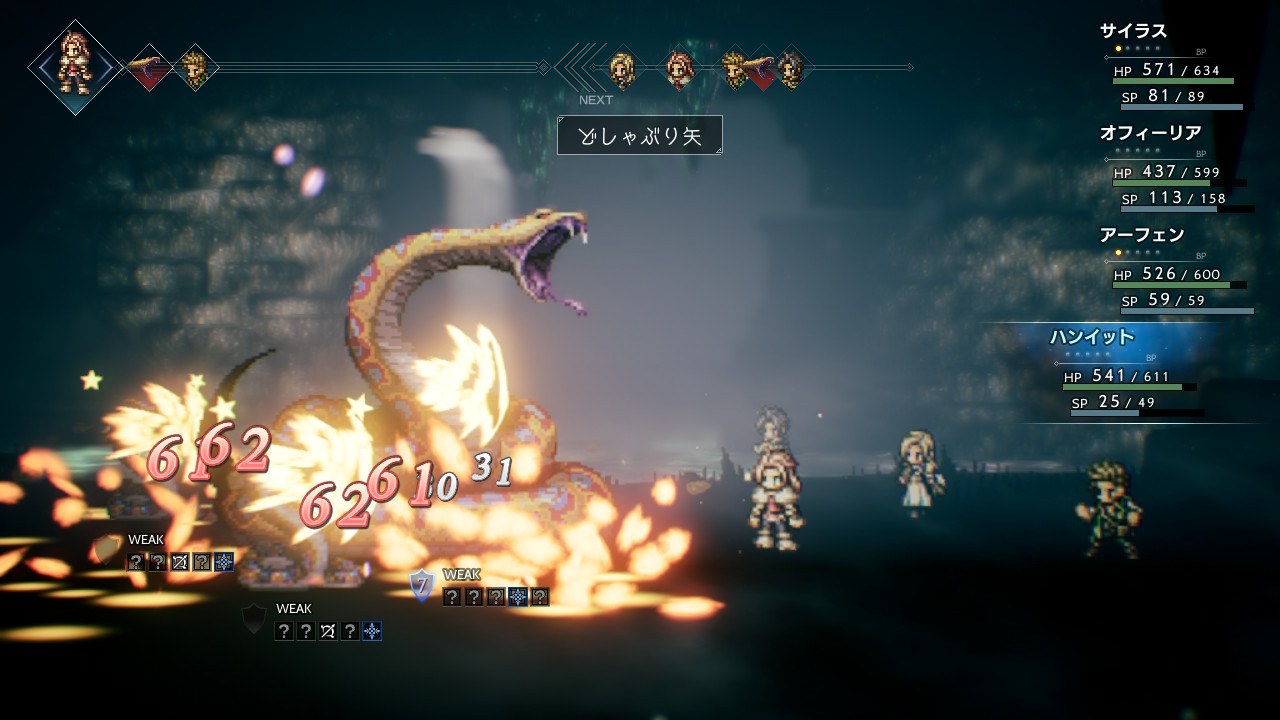
Task: Pick the highlighted ハンイット party entry
Action: click(1091, 337)
